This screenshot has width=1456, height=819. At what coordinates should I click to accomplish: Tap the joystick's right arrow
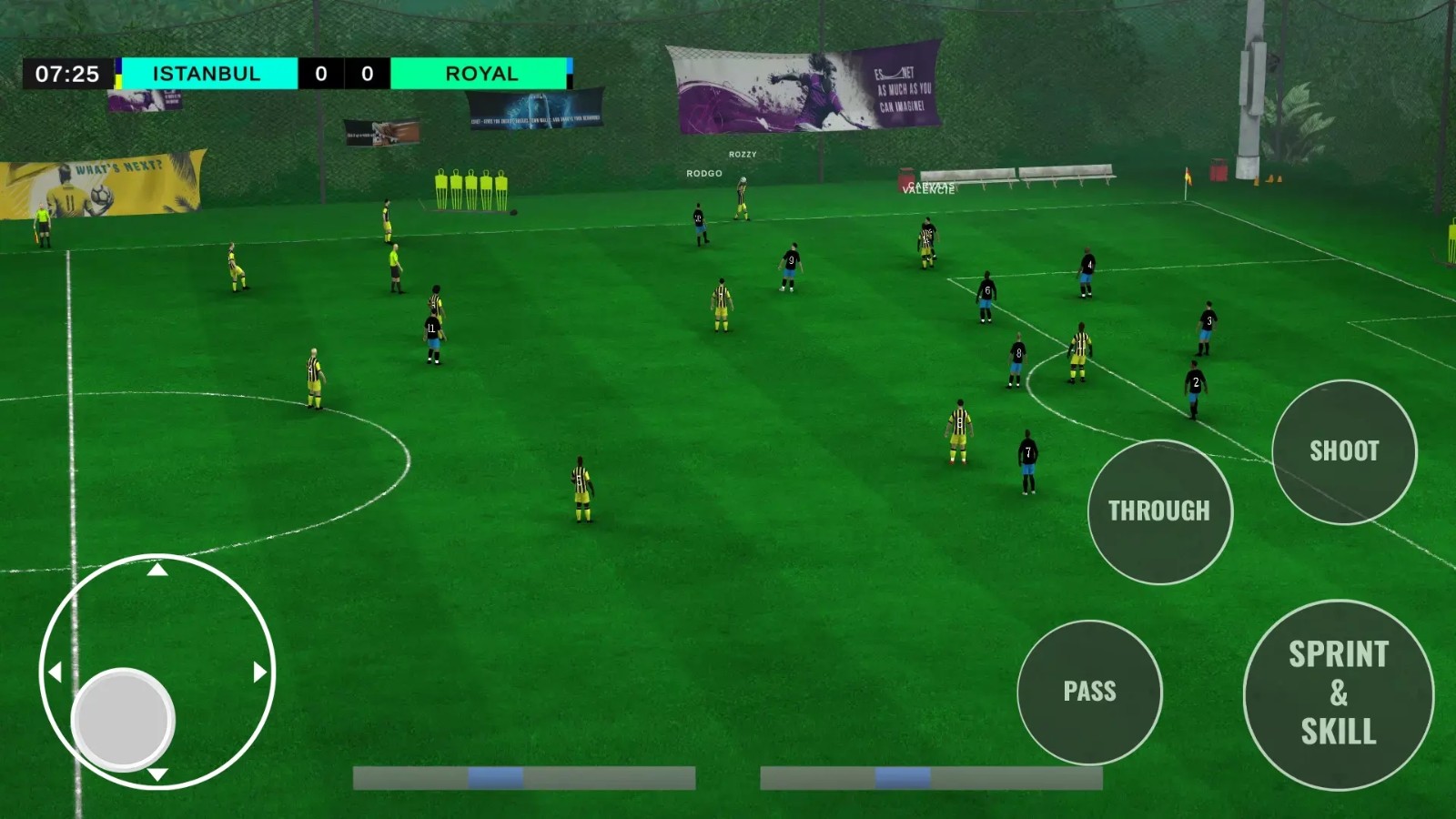(259, 672)
